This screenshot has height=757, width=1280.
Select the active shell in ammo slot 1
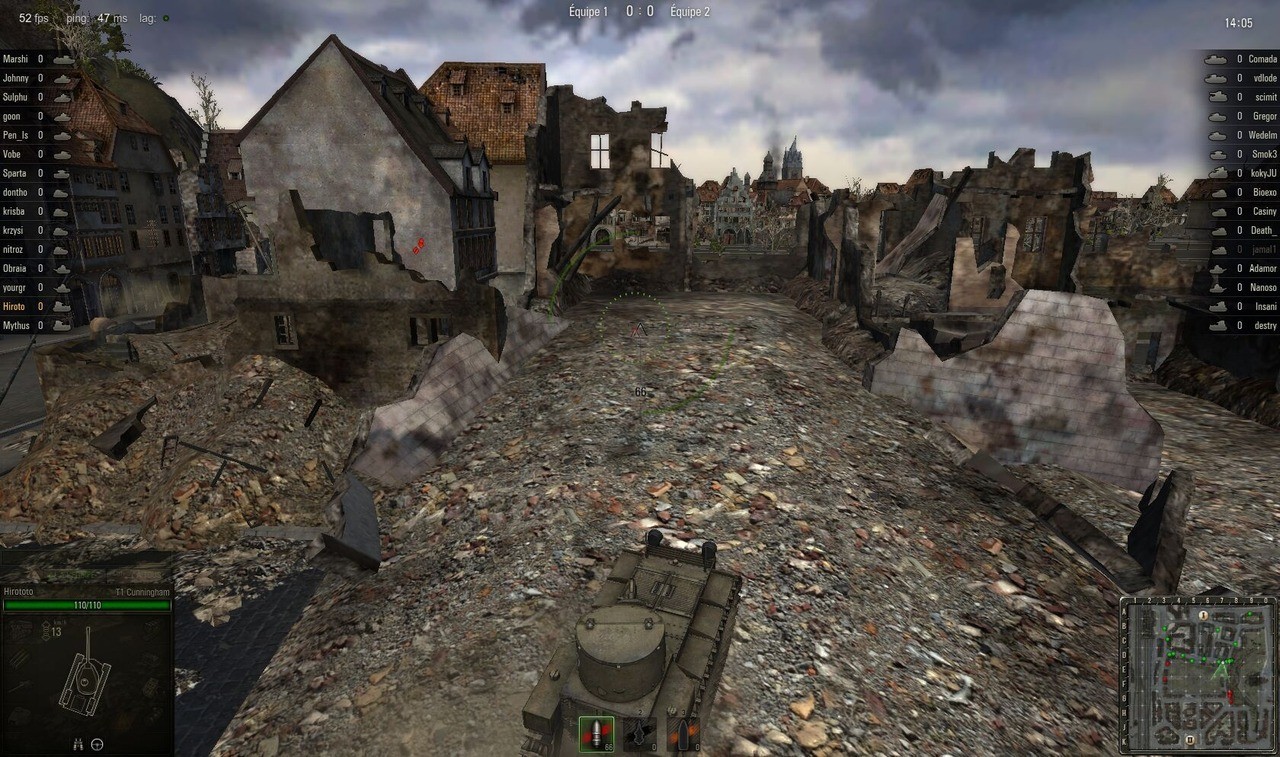point(596,734)
